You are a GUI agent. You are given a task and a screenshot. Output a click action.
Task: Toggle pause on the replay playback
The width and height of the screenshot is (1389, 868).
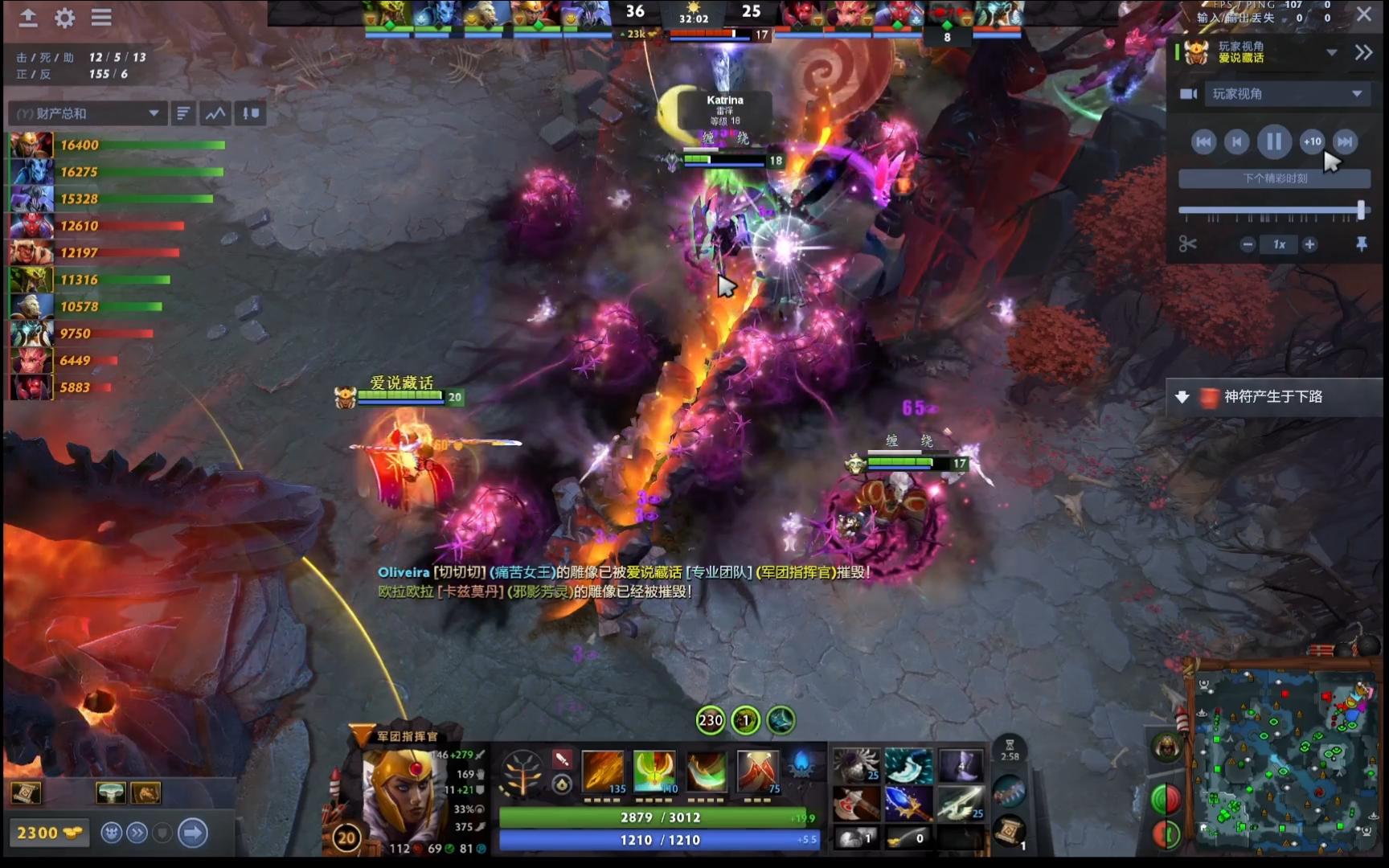(1274, 141)
